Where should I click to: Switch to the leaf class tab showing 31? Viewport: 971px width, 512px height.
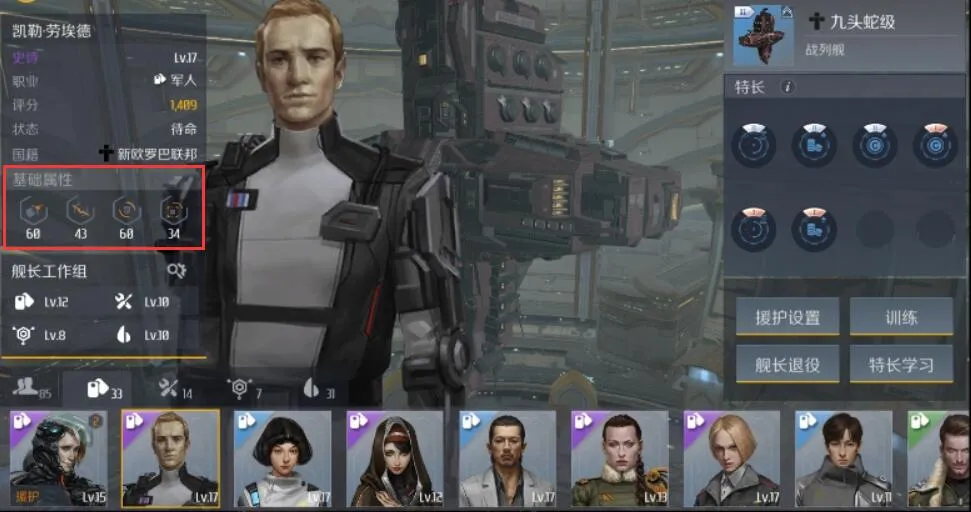tap(317, 389)
